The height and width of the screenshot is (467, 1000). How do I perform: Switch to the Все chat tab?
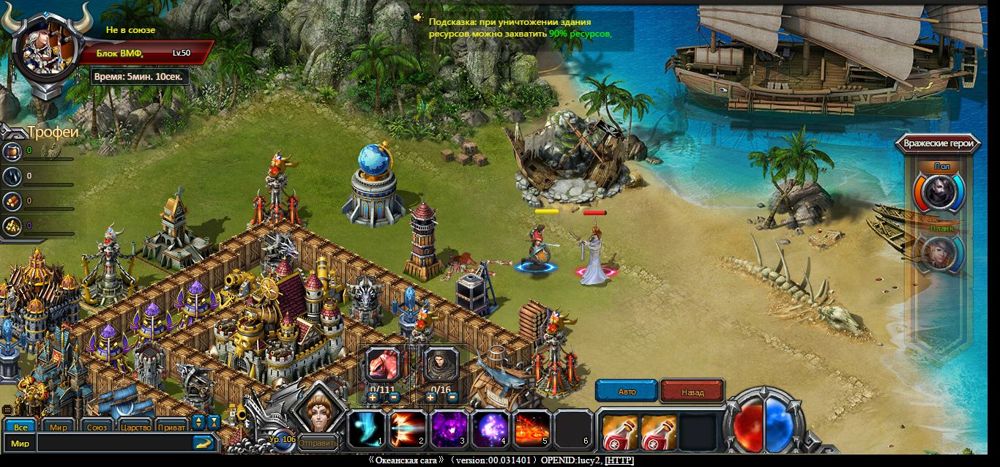pos(19,425)
